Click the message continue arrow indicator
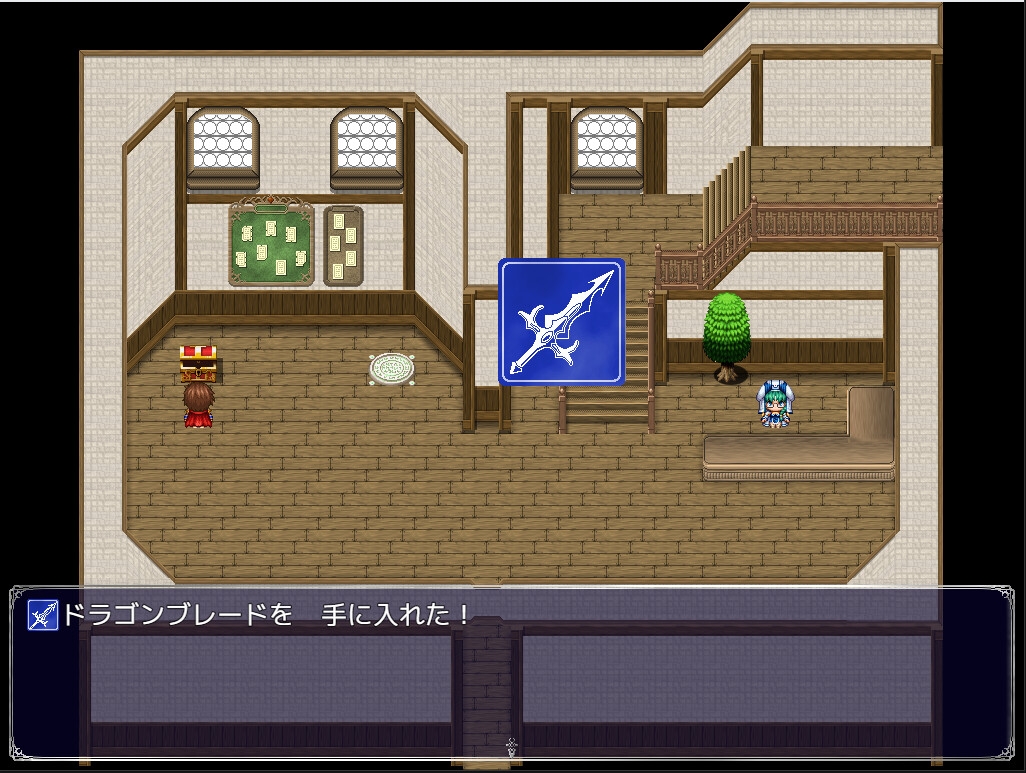1026x773 pixels. point(512,745)
